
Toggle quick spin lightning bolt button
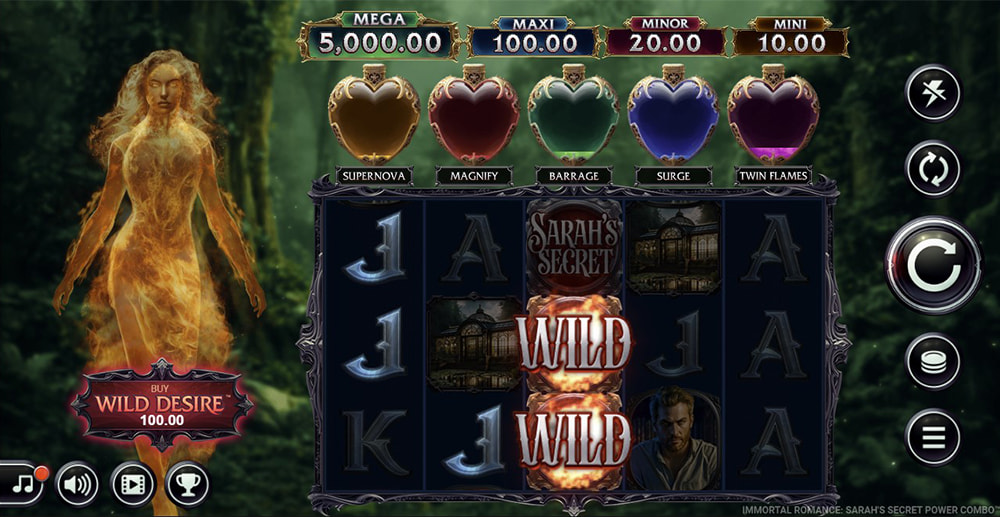point(932,93)
